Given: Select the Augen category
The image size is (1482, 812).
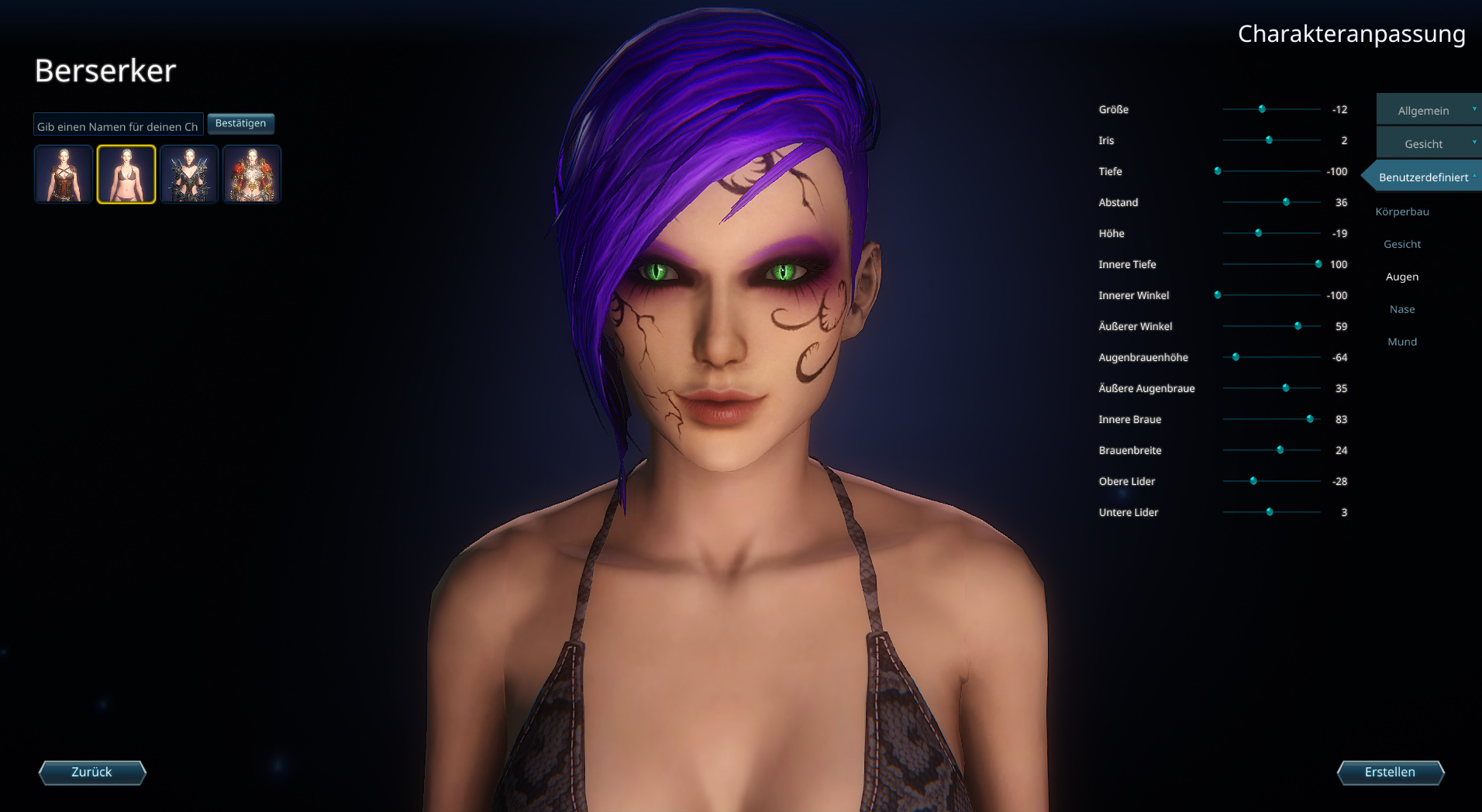Looking at the screenshot, I should pos(1402,277).
